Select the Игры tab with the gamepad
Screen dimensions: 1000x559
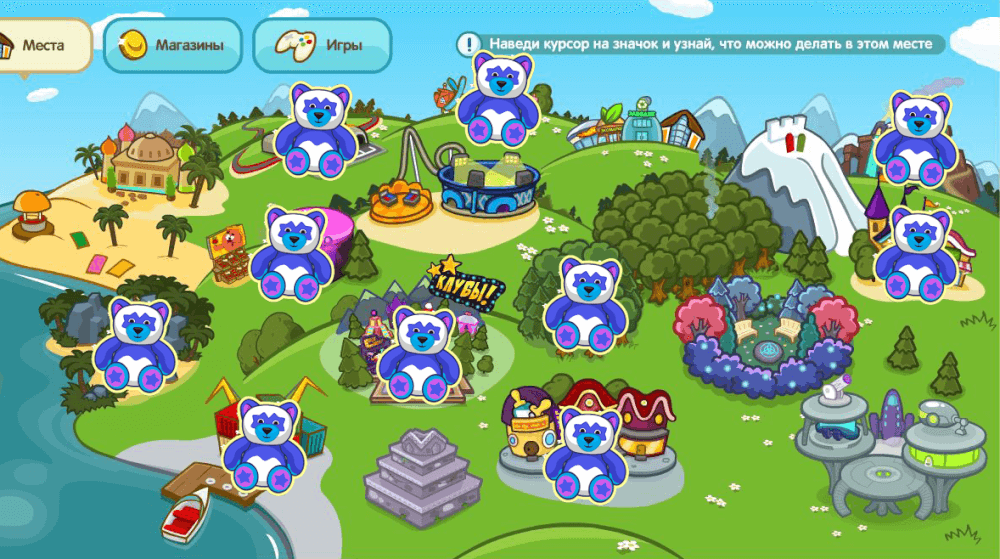(x=321, y=46)
